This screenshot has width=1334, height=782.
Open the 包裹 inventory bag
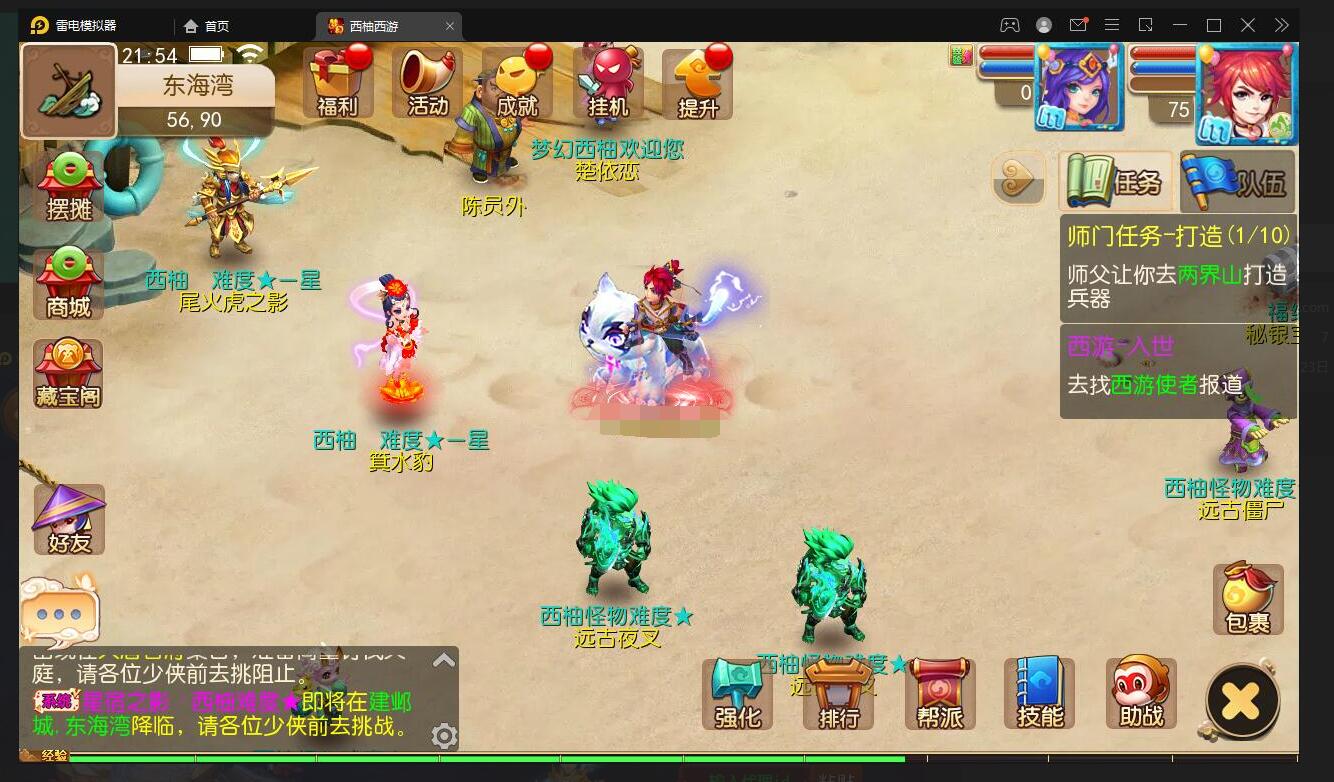pyautogui.click(x=1247, y=599)
